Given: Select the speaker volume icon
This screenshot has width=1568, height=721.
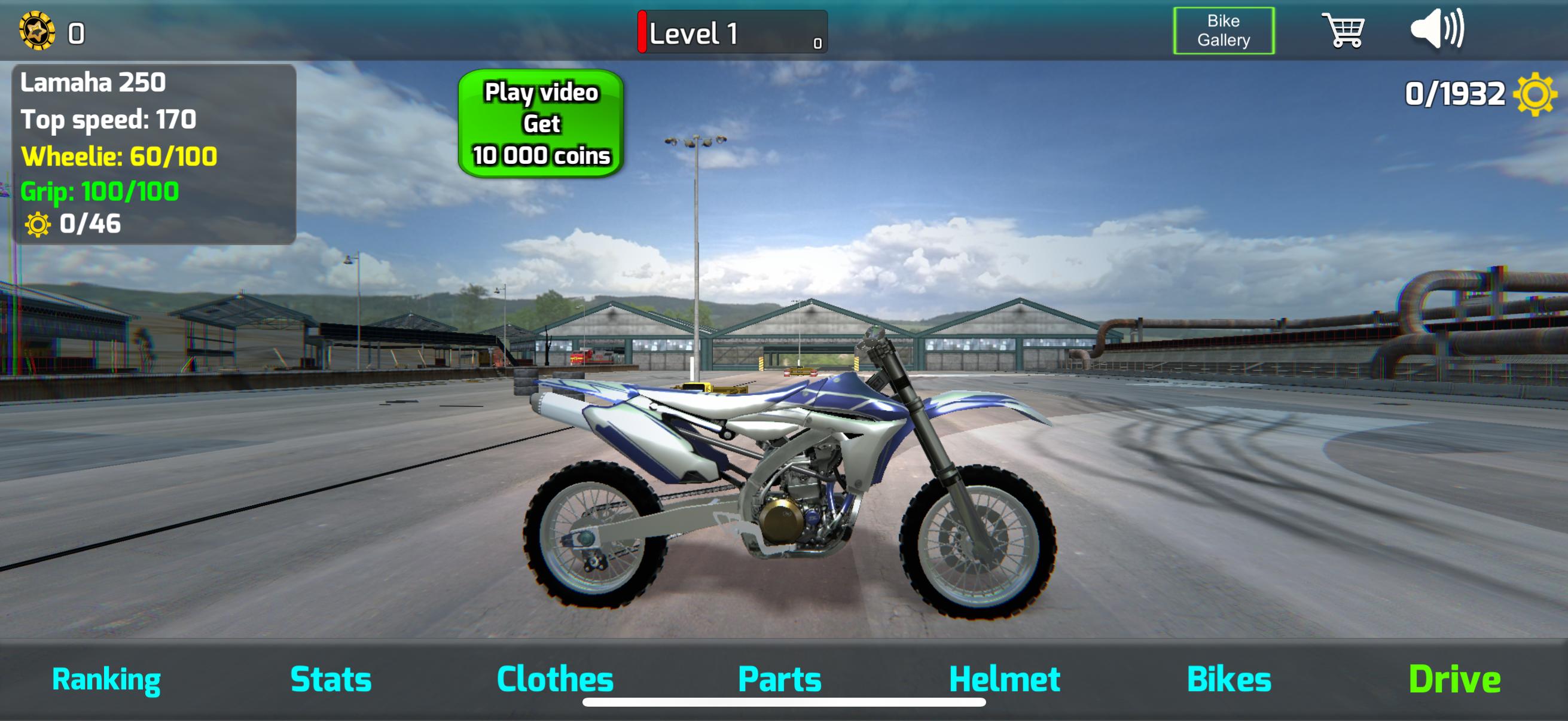Looking at the screenshot, I should pyautogui.click(x=1448, y=32).
